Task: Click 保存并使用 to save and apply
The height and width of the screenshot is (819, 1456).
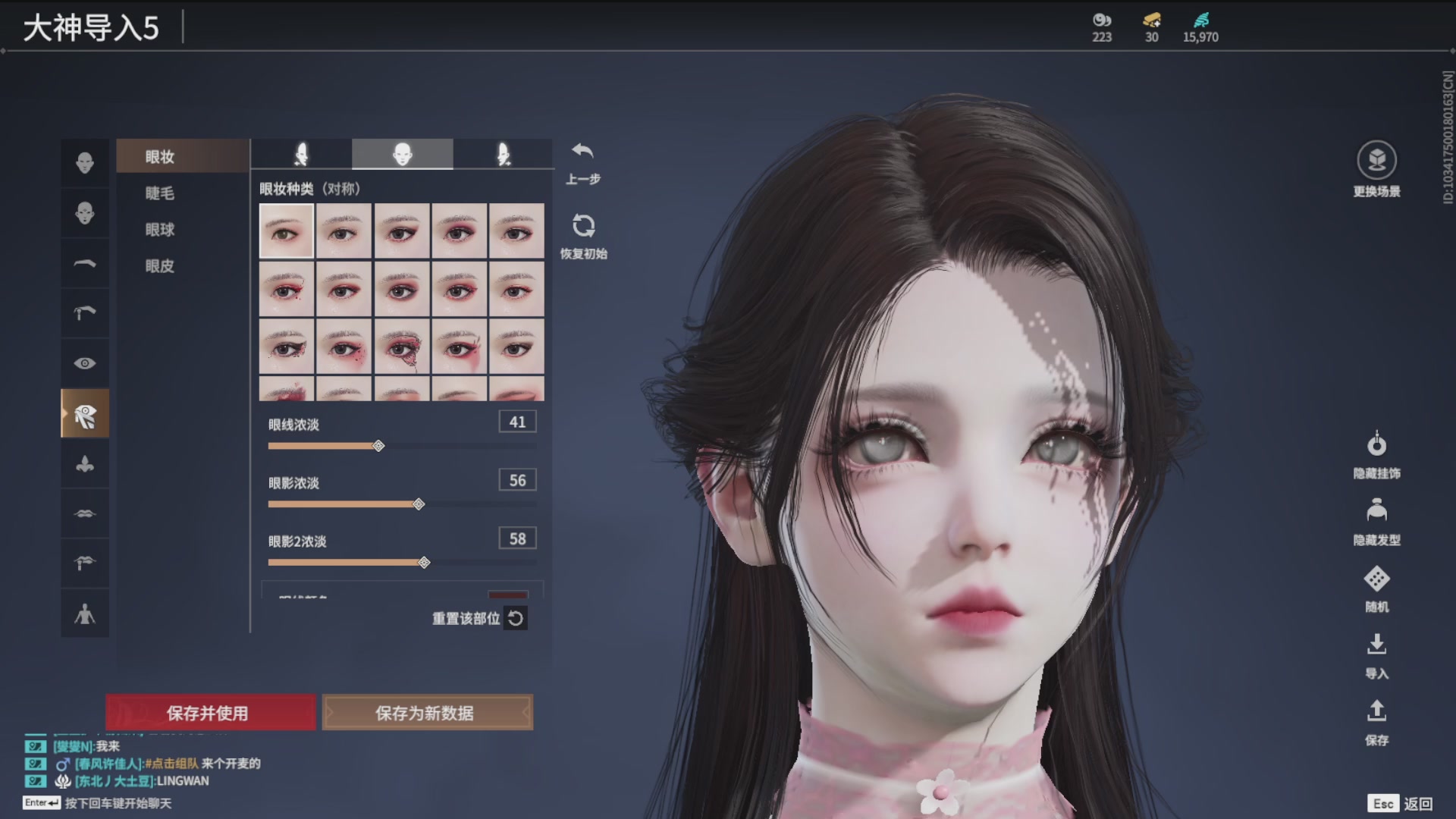Action: [x=210, y=713]
